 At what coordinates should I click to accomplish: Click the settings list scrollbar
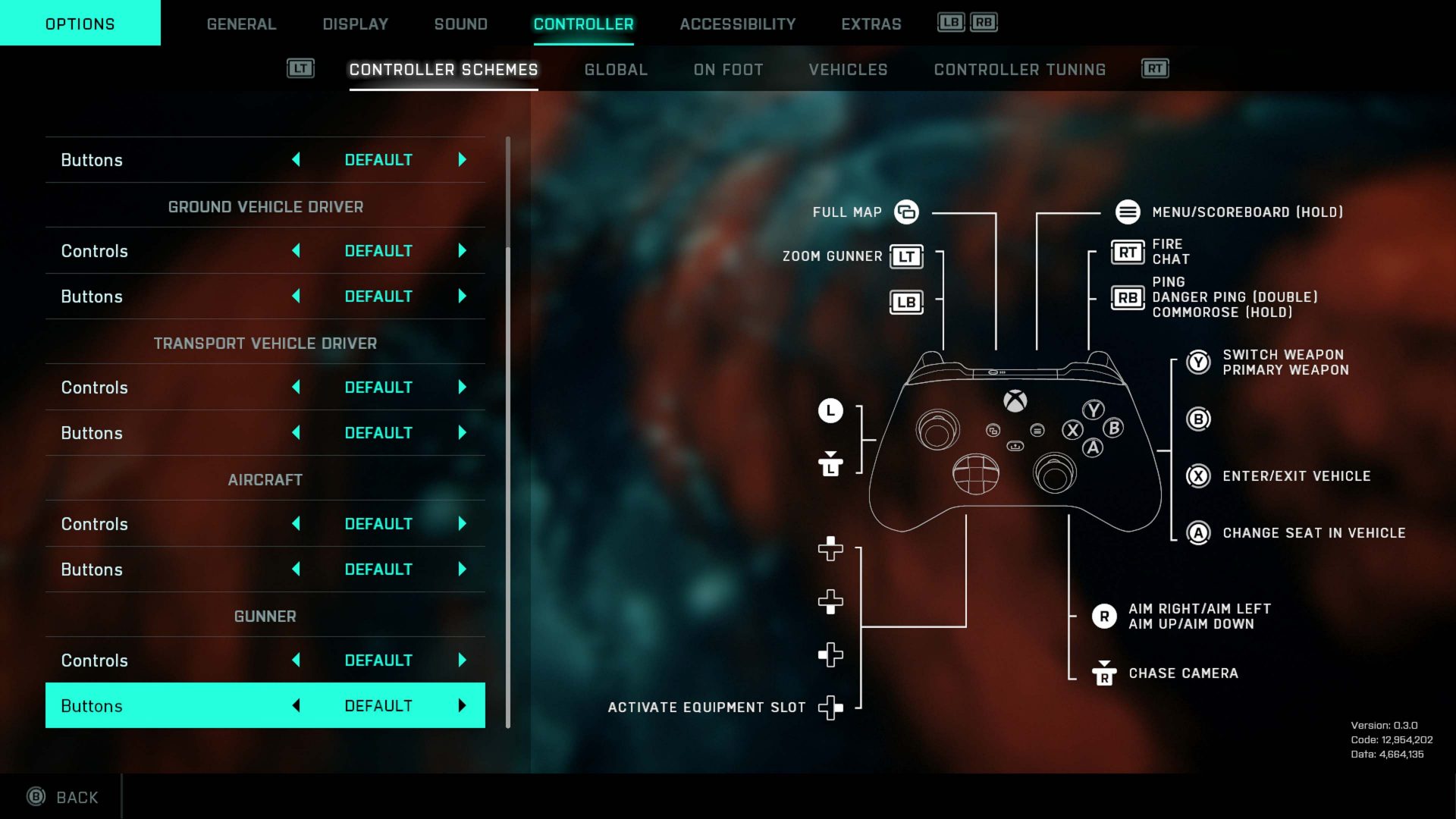(x=508, y=432)
